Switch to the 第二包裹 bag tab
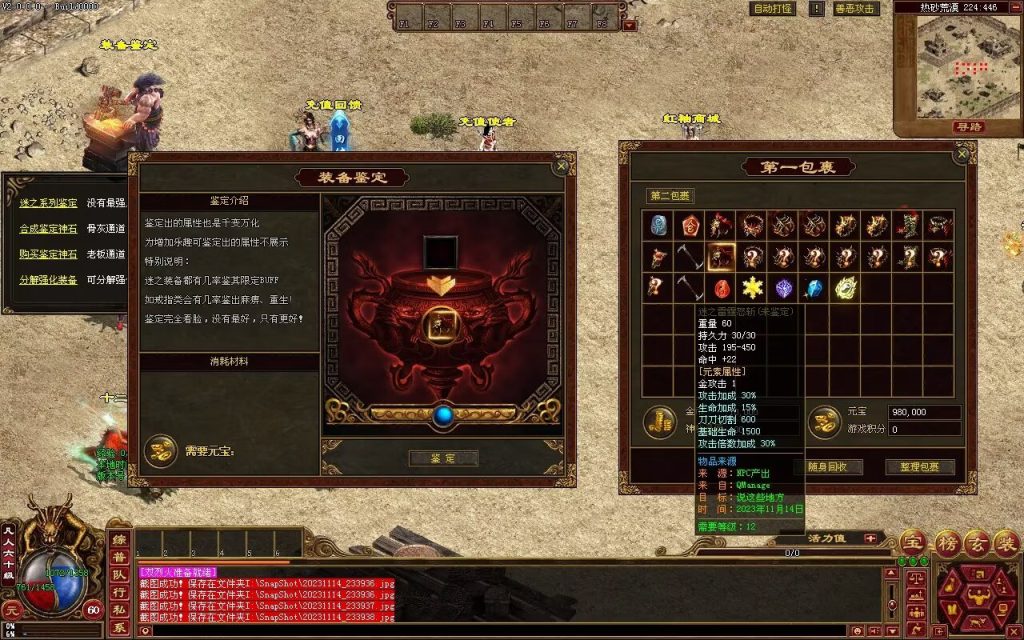The height and width of the screenshot is (640, 1024). click(x=670, y=196)
